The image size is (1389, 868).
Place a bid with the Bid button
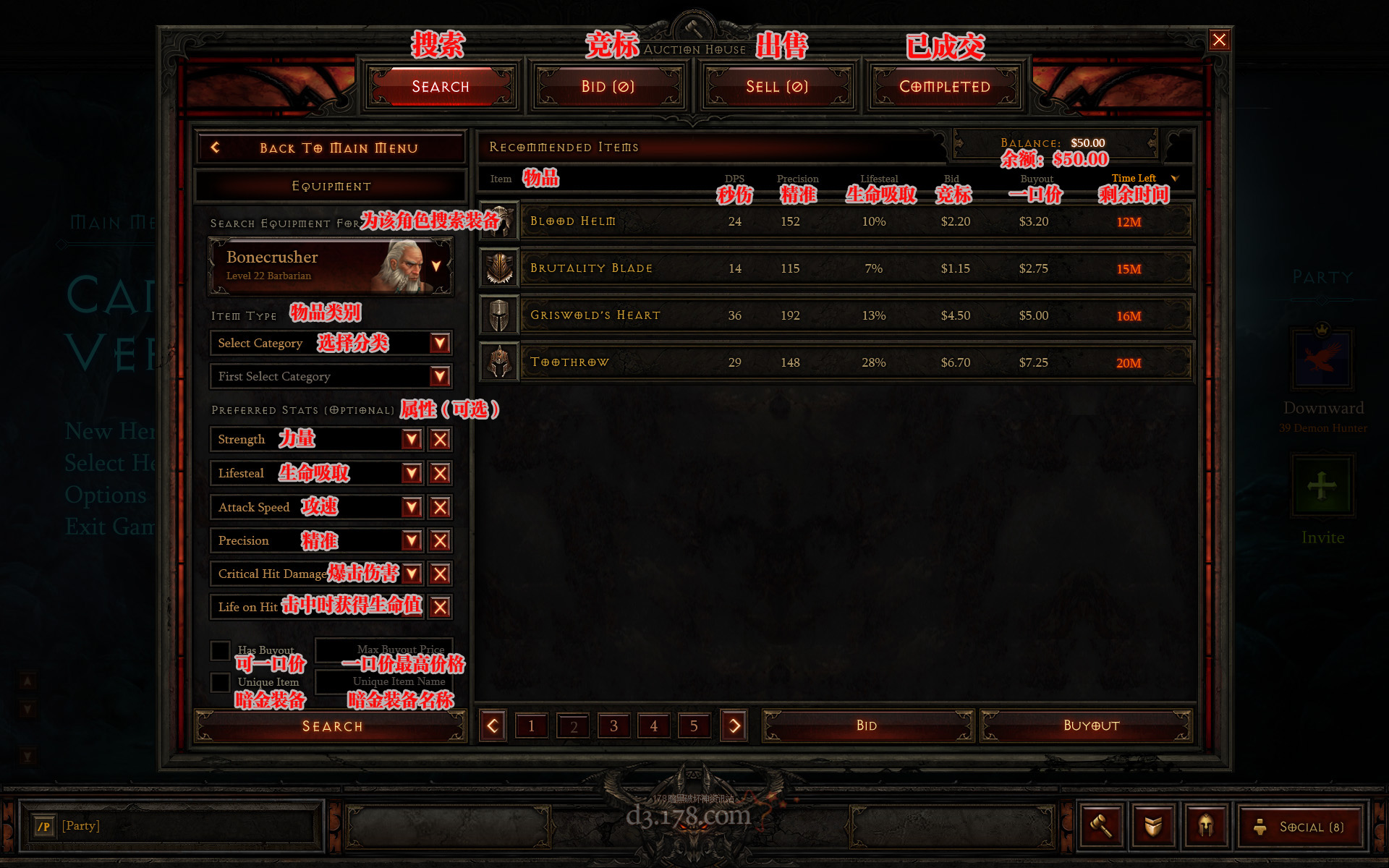[867, 726]
